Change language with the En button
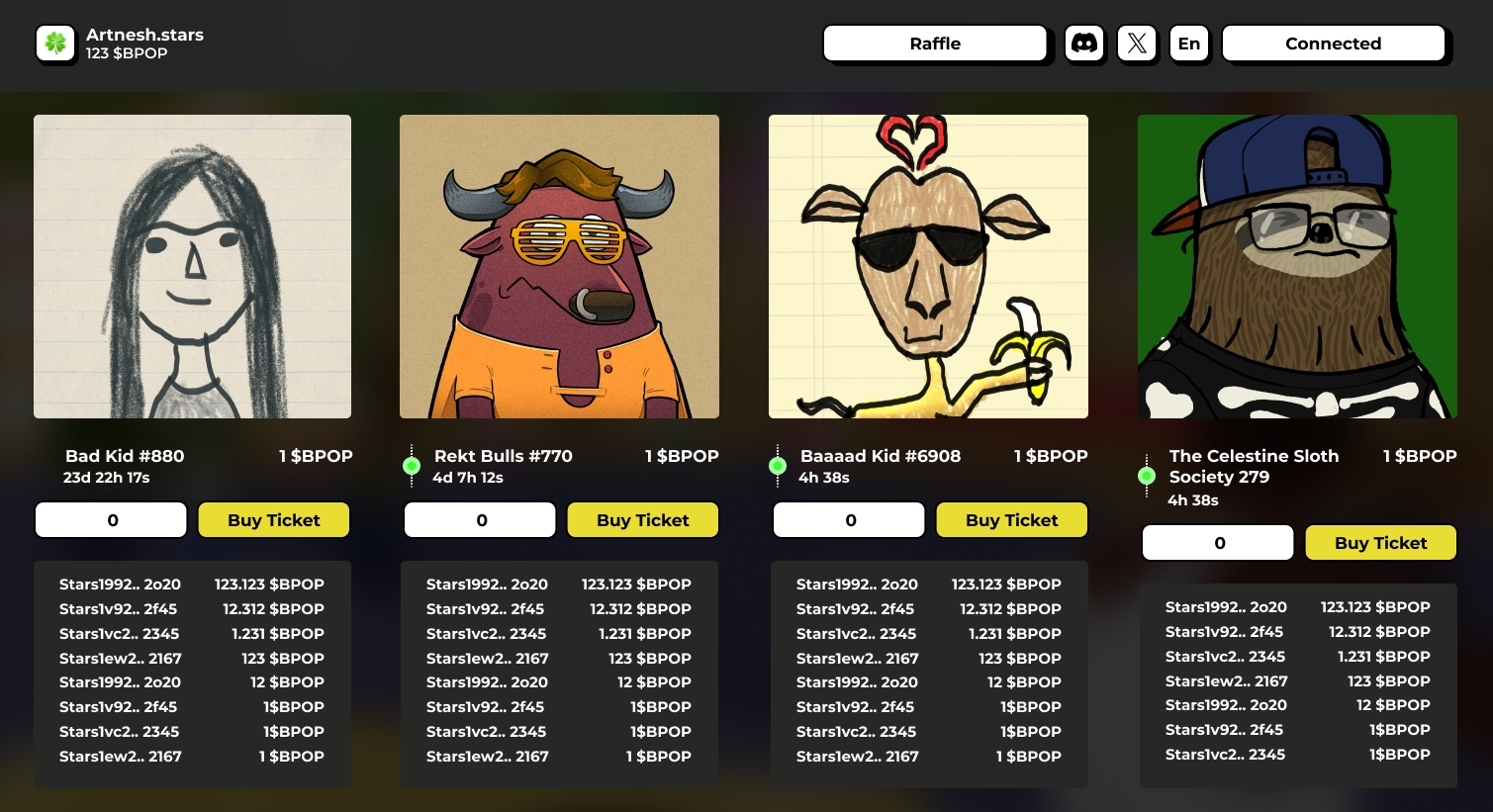1493x812 pixels. point(1189,44)
